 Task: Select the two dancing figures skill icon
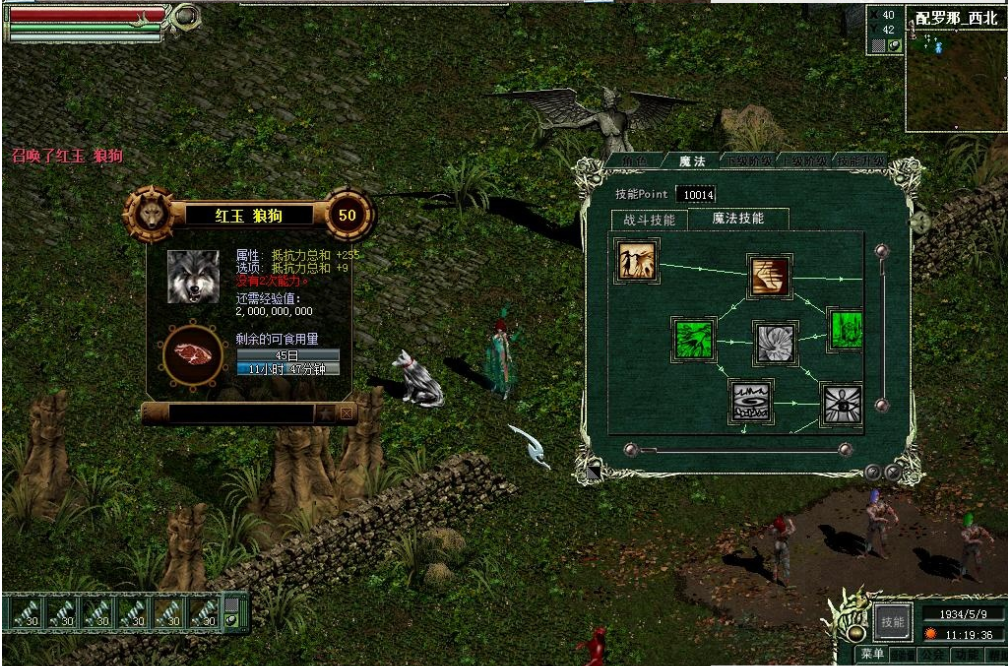(x=636, y=261)
